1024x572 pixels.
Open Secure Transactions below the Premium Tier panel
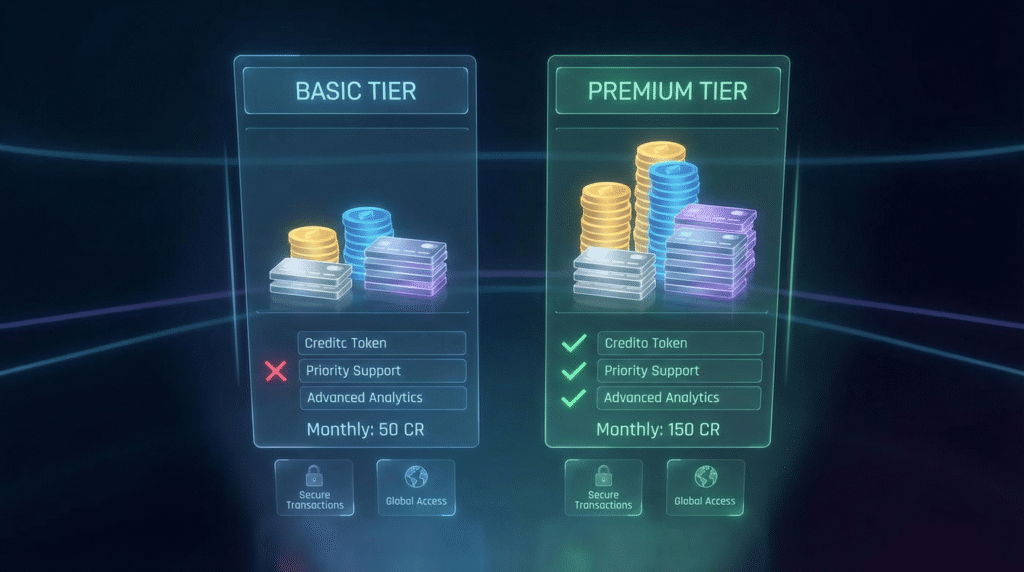(x=603, y=488)
